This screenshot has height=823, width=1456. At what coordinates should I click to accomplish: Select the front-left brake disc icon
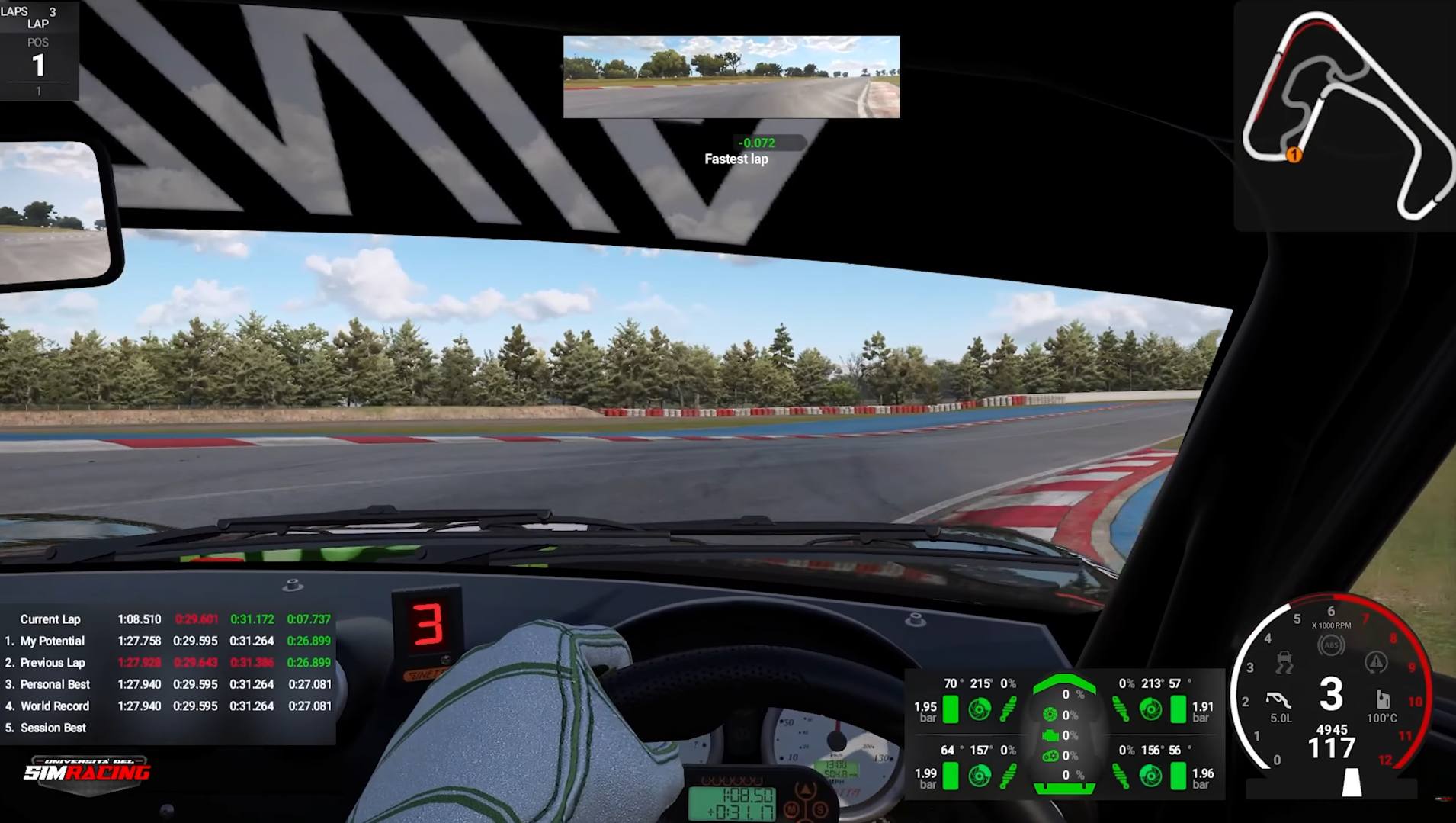coord(980,709)
